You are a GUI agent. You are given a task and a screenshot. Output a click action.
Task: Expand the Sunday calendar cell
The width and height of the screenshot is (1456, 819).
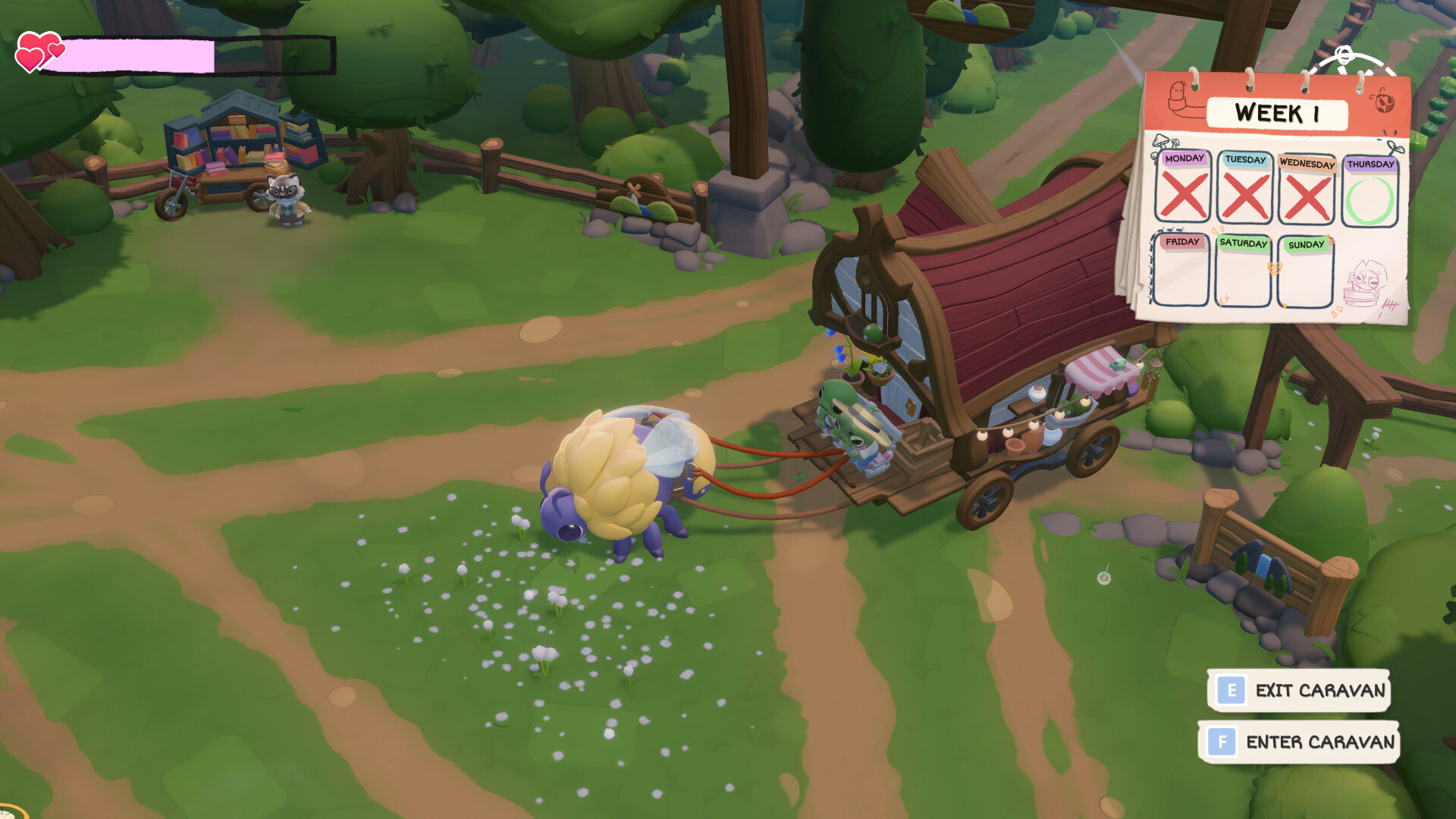click(x=1306, y=277)
